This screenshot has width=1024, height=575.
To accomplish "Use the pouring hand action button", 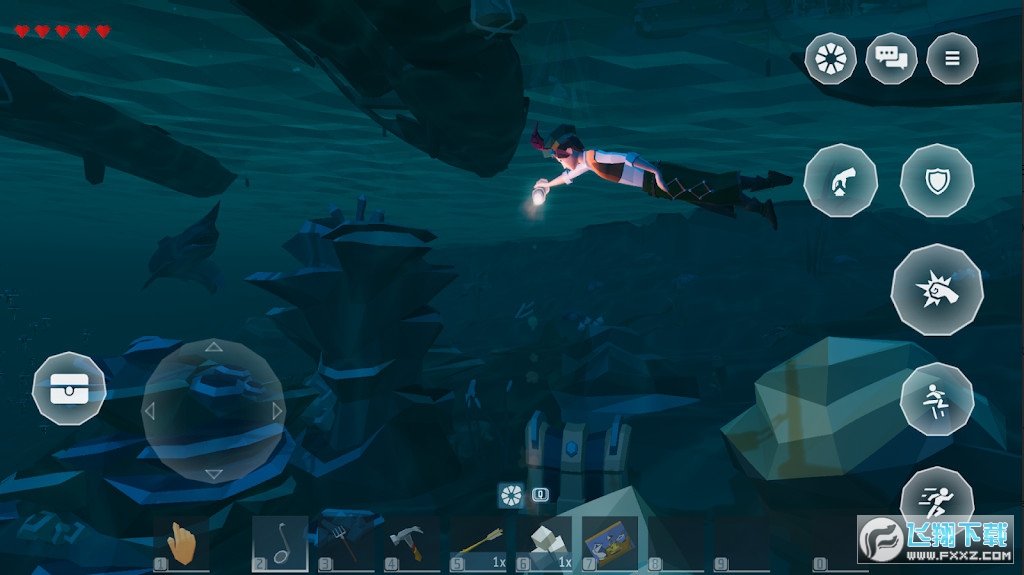I will (x=840, y=181).
